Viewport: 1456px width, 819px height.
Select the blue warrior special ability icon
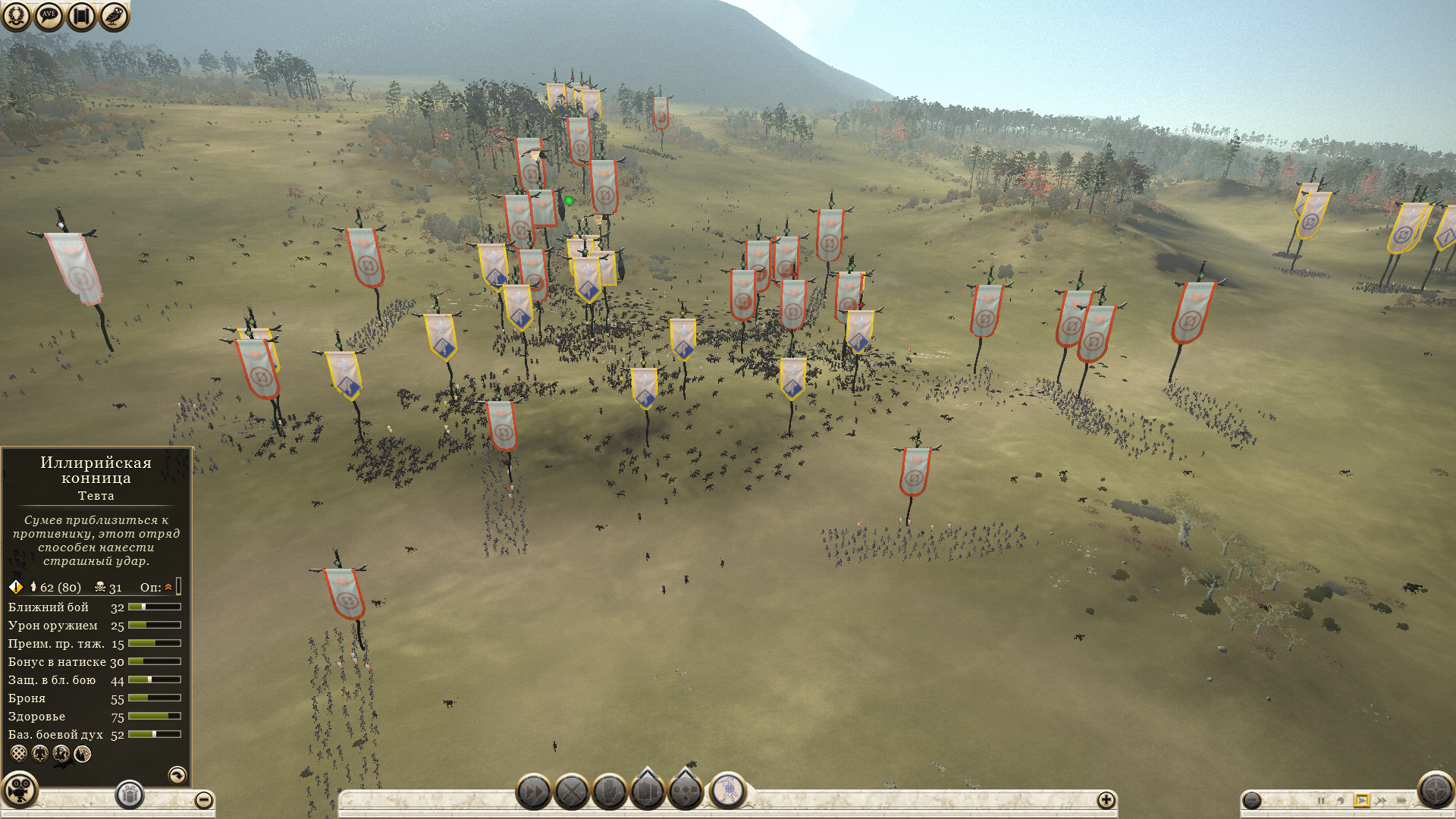coord(729,790)
